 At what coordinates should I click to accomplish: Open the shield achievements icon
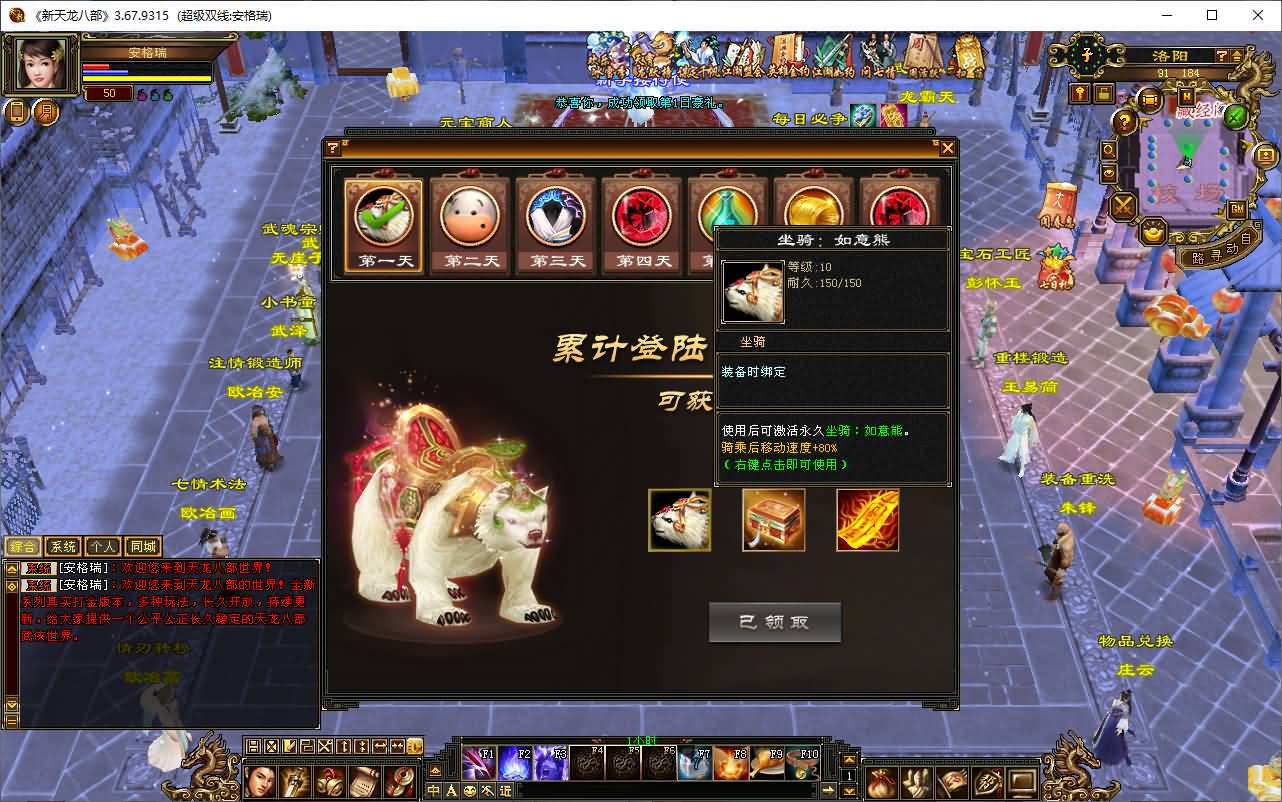(x=987, y=783)
